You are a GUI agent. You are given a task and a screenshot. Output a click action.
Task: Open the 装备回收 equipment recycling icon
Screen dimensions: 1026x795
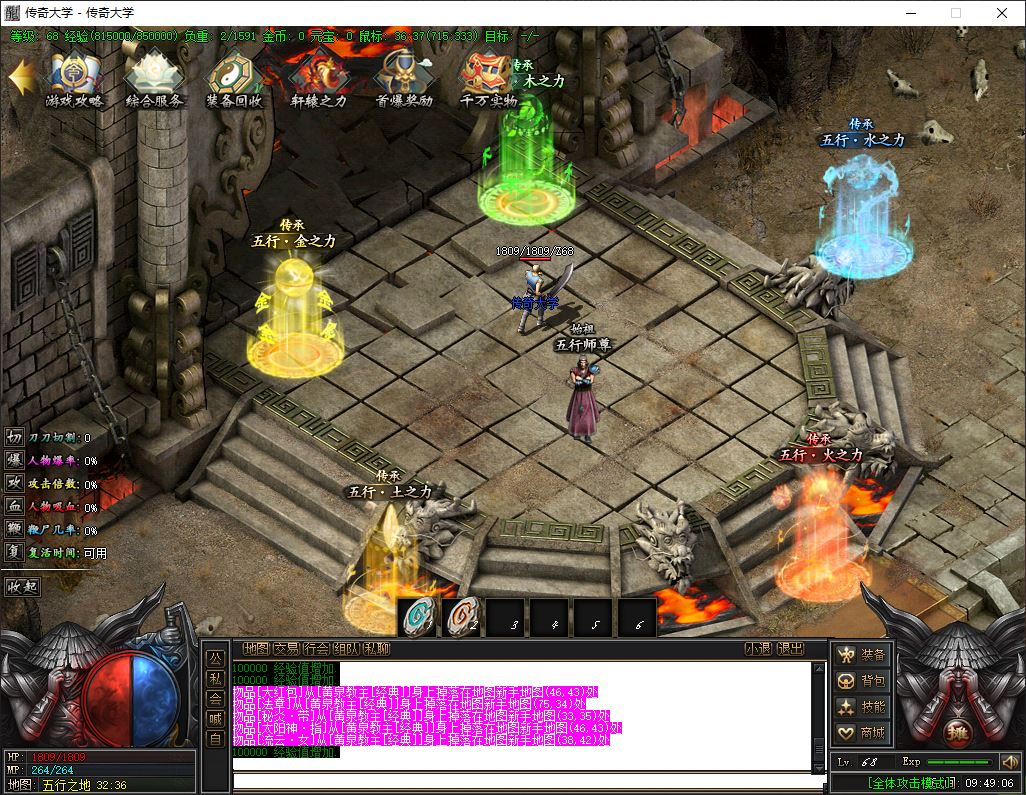(x=234, y=78)
